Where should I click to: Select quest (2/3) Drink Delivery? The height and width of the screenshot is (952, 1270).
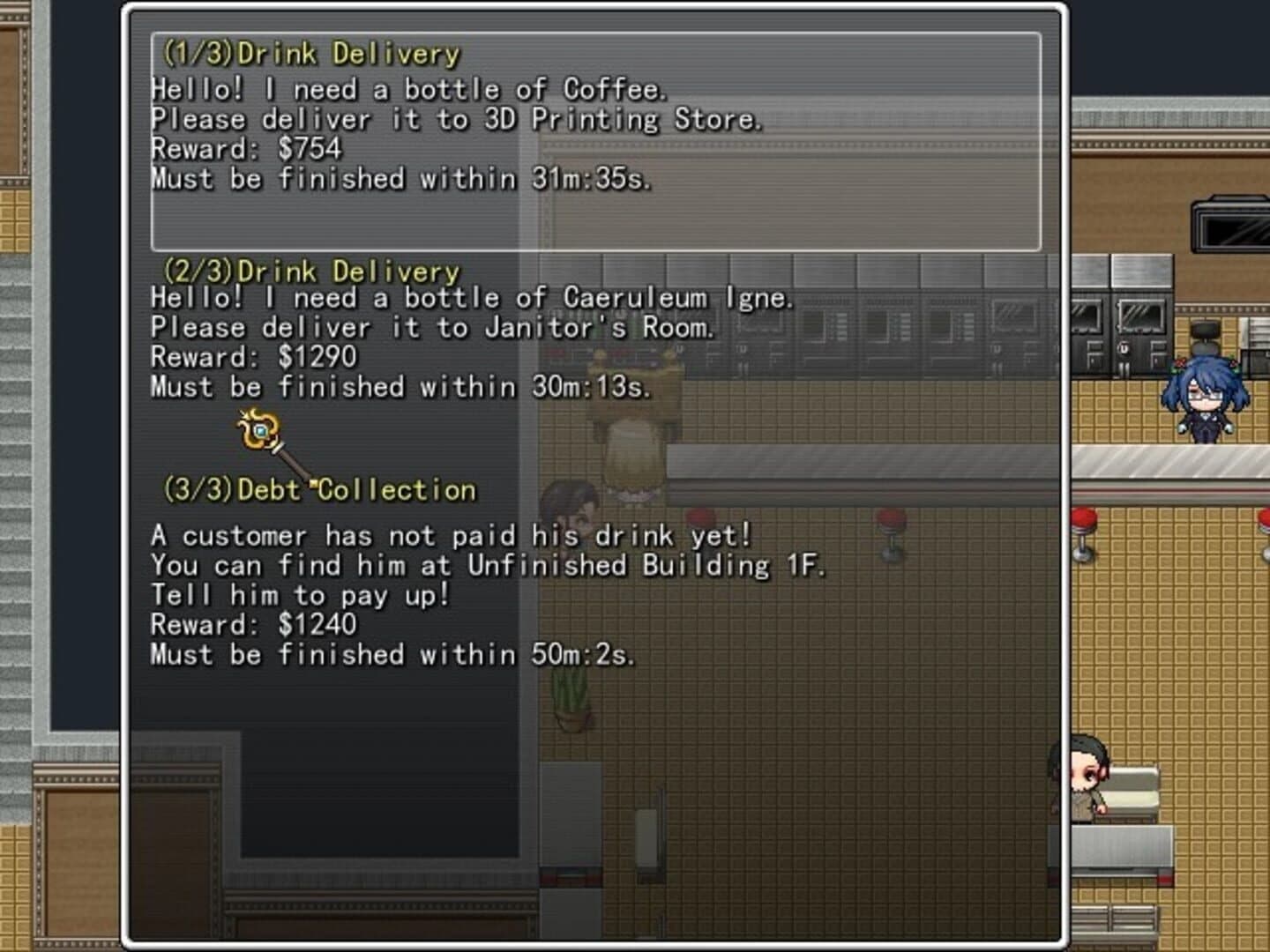[309, 271]
